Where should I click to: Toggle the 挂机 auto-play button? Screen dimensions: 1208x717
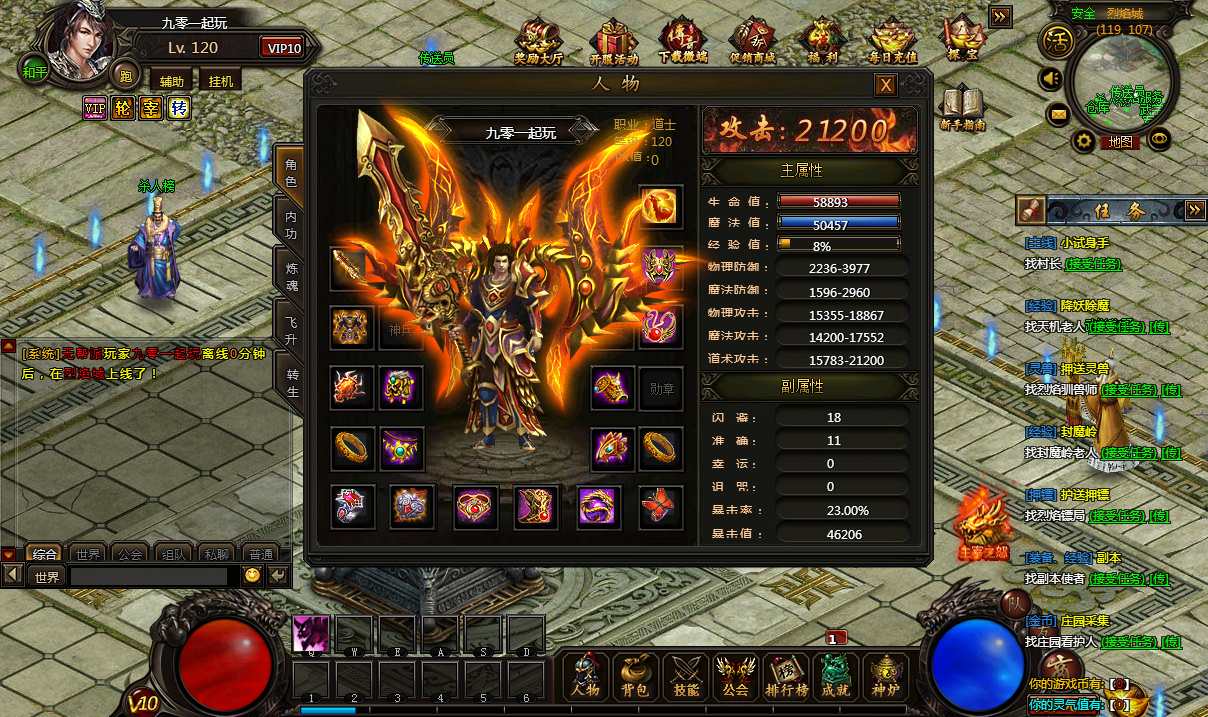[221, 81]
